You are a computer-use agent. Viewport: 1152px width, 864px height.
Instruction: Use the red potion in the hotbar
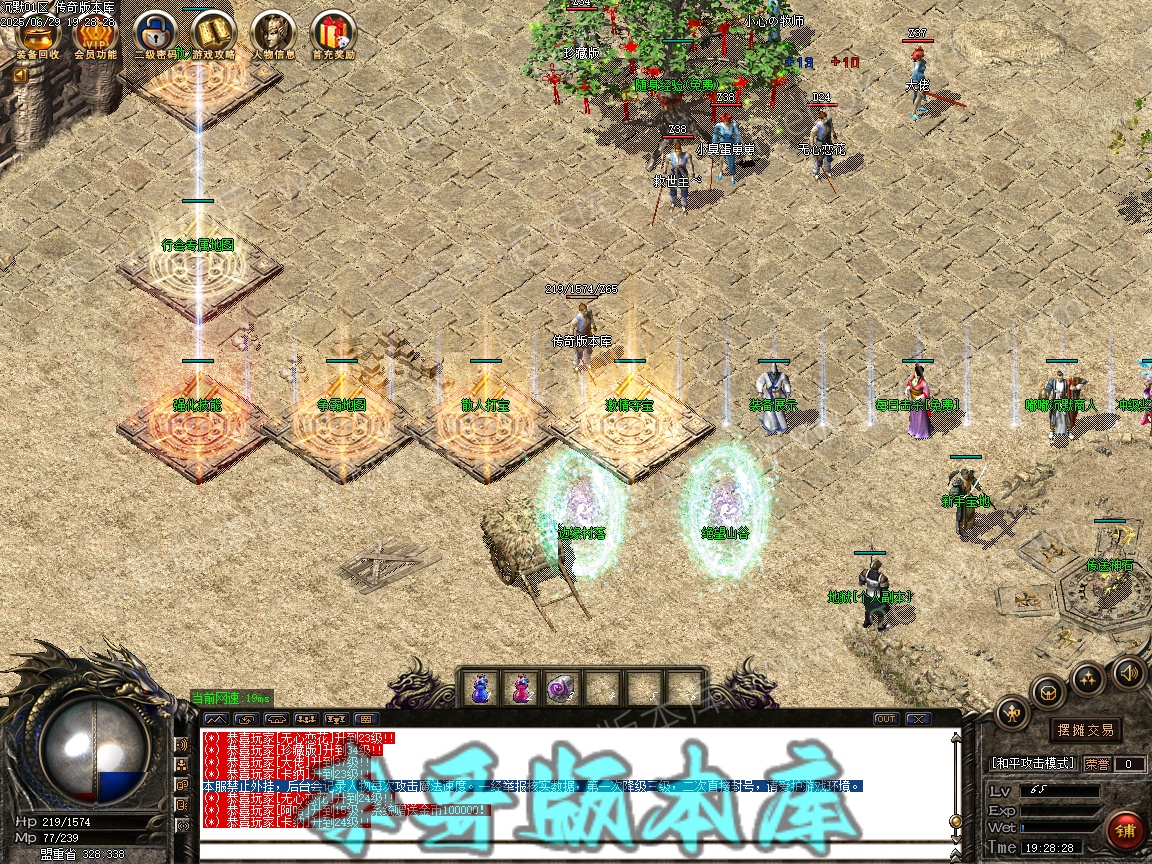tap(521, 688)
